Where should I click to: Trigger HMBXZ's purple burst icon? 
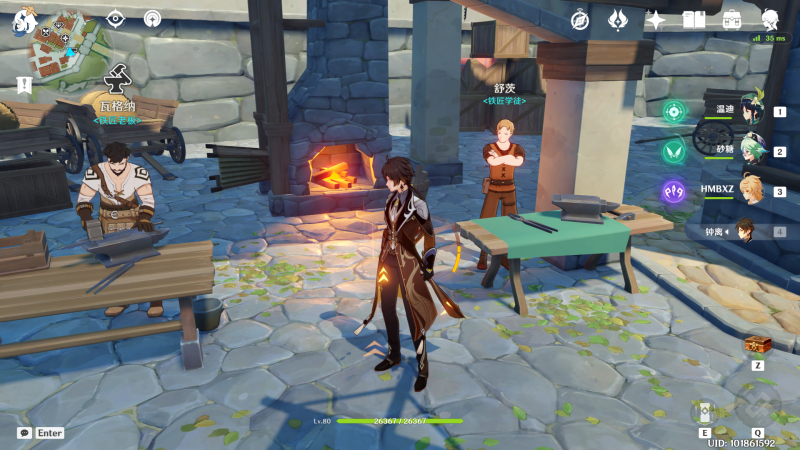[673, 190]
